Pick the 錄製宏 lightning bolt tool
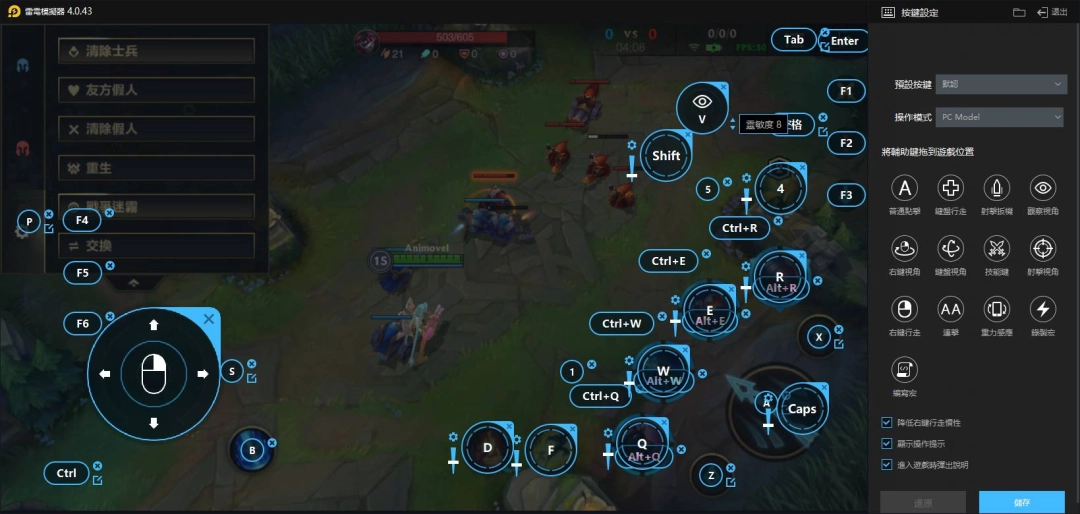Viewport: 1080px width, 514px height. (1043, 308)
